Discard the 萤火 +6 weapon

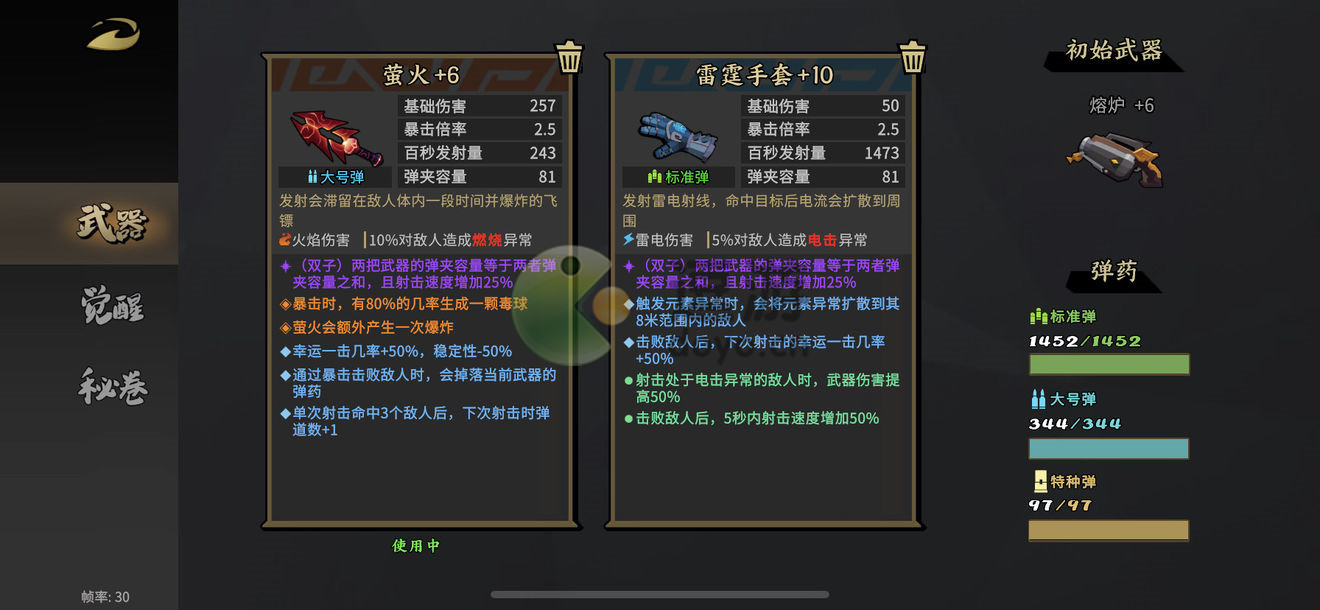pyautogui.click(x=569, y=57)
